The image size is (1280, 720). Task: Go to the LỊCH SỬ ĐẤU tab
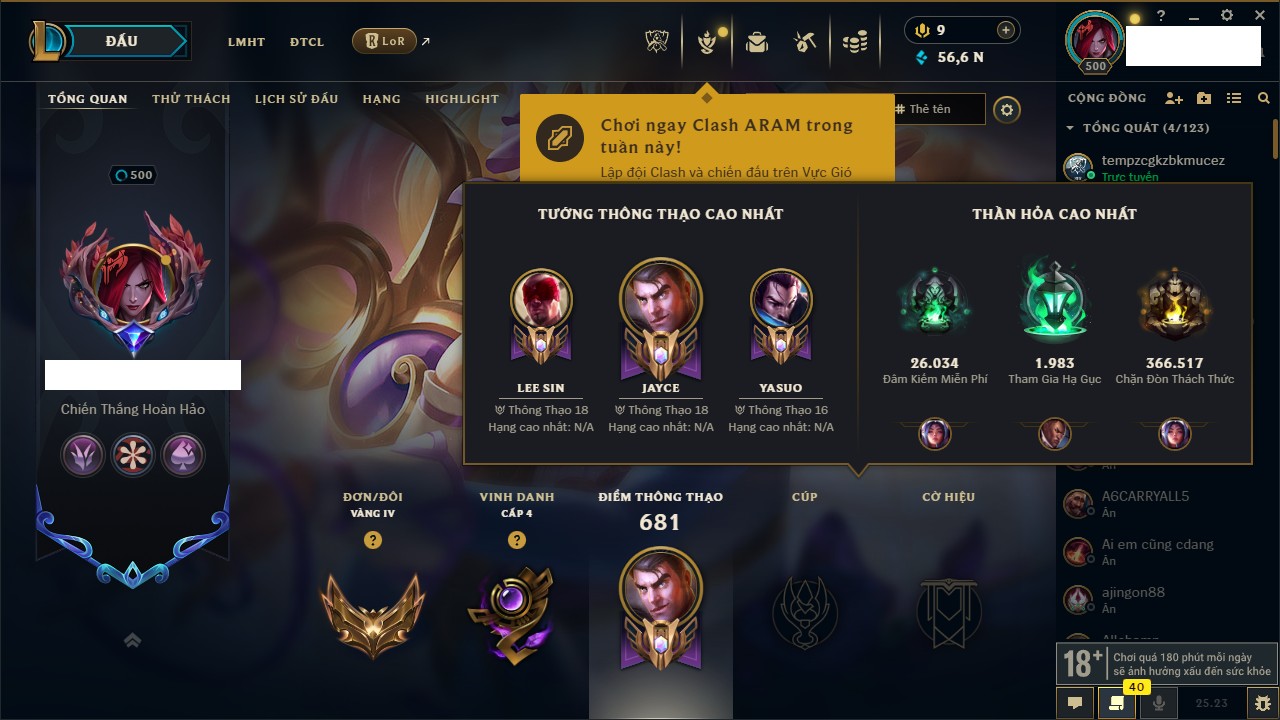click(x=296, y=99)
